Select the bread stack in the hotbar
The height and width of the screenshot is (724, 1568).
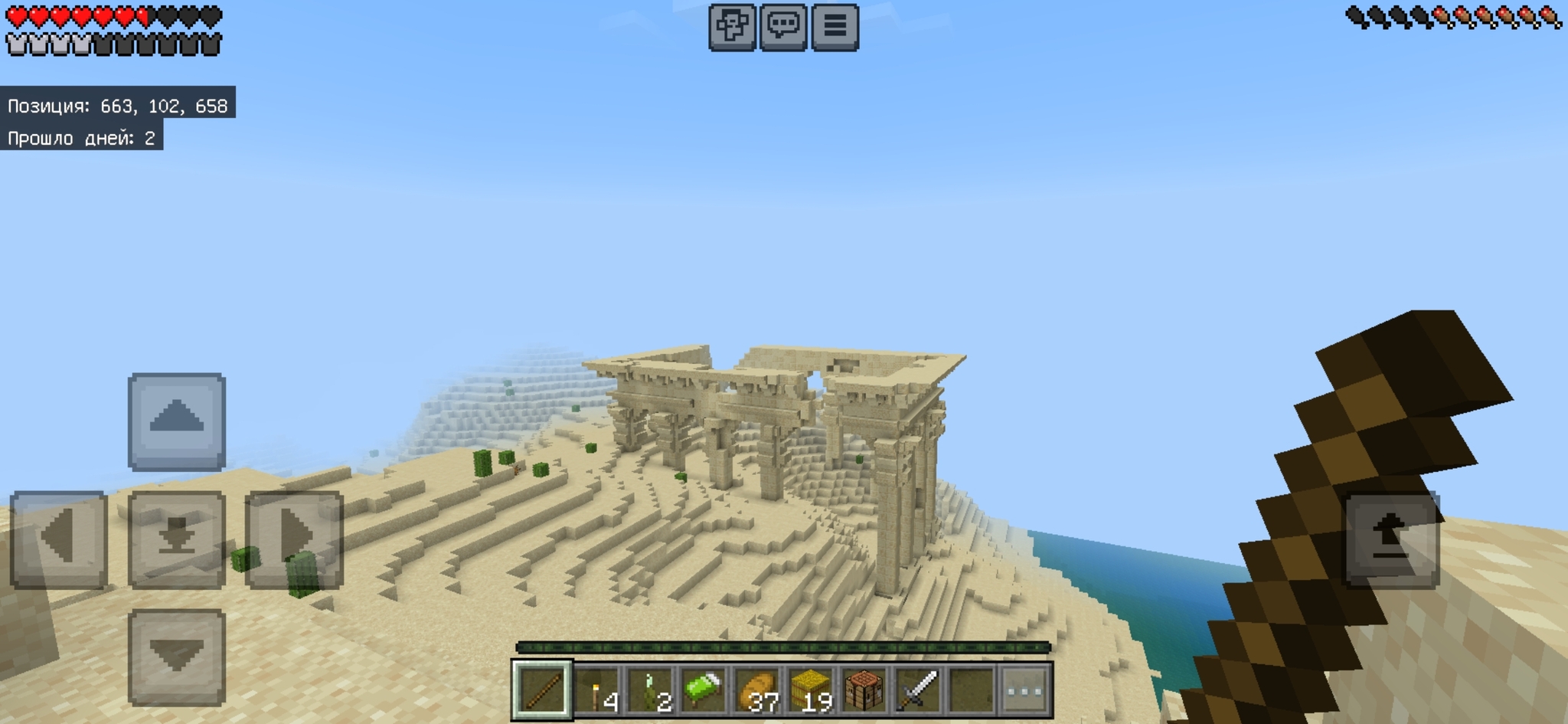[x=758, y=690]
